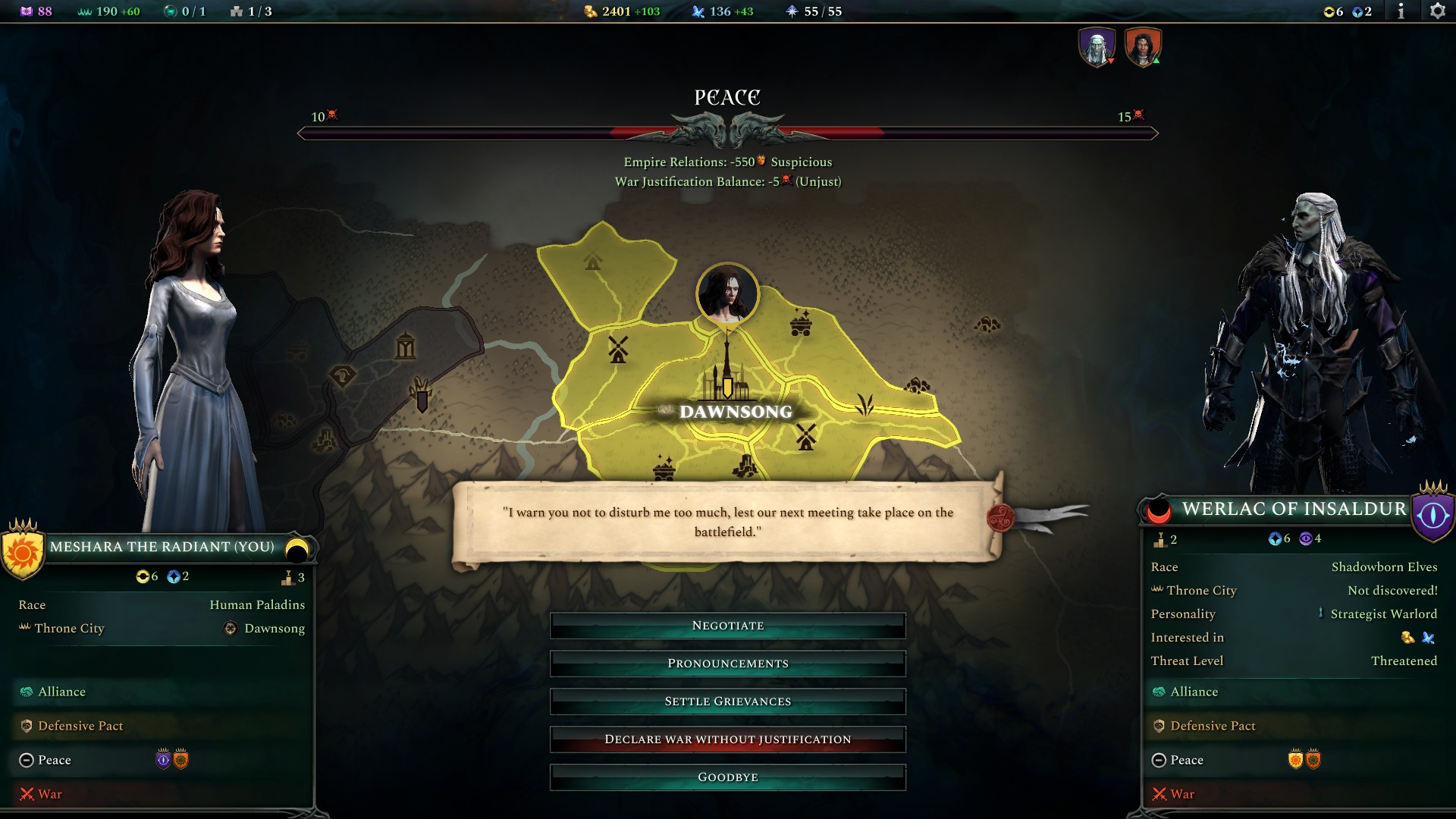The height and width of the screenshot is (819, 1456).
Task: Open the knowledge/research tome counter
Action: click(x=27, y=11)
